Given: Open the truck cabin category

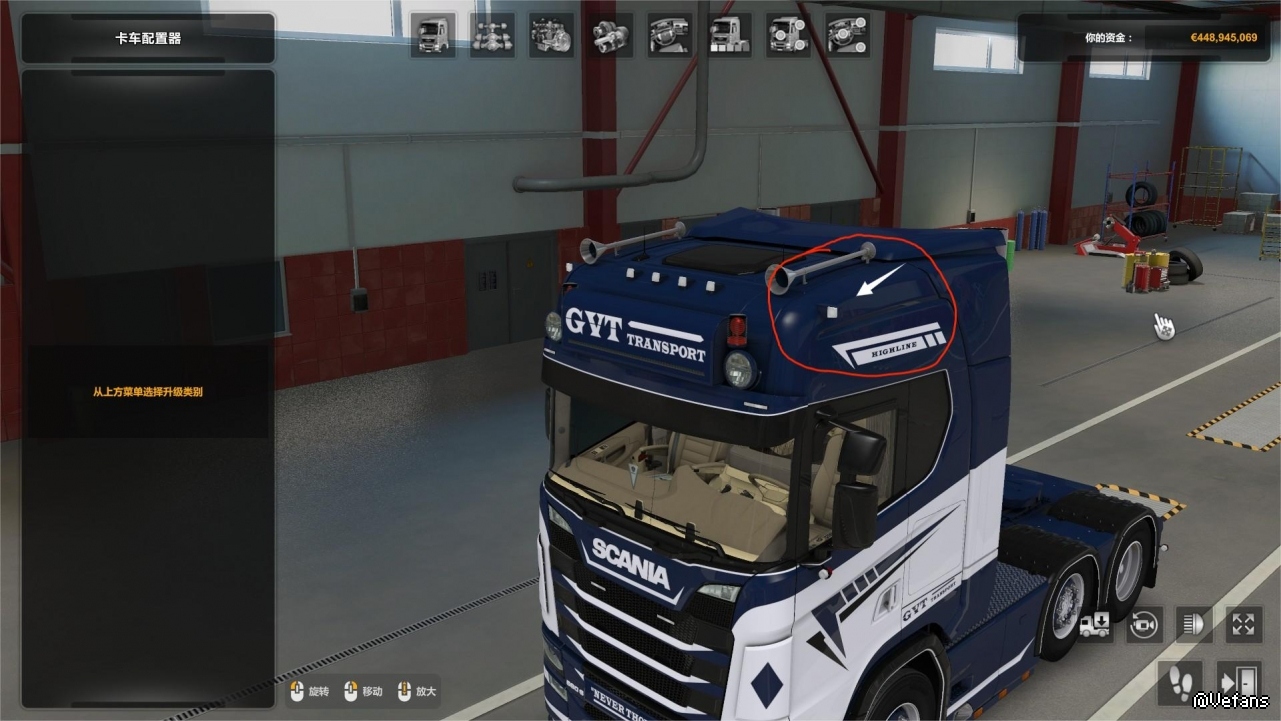Looking at the screenshot, I should [433, 36].
